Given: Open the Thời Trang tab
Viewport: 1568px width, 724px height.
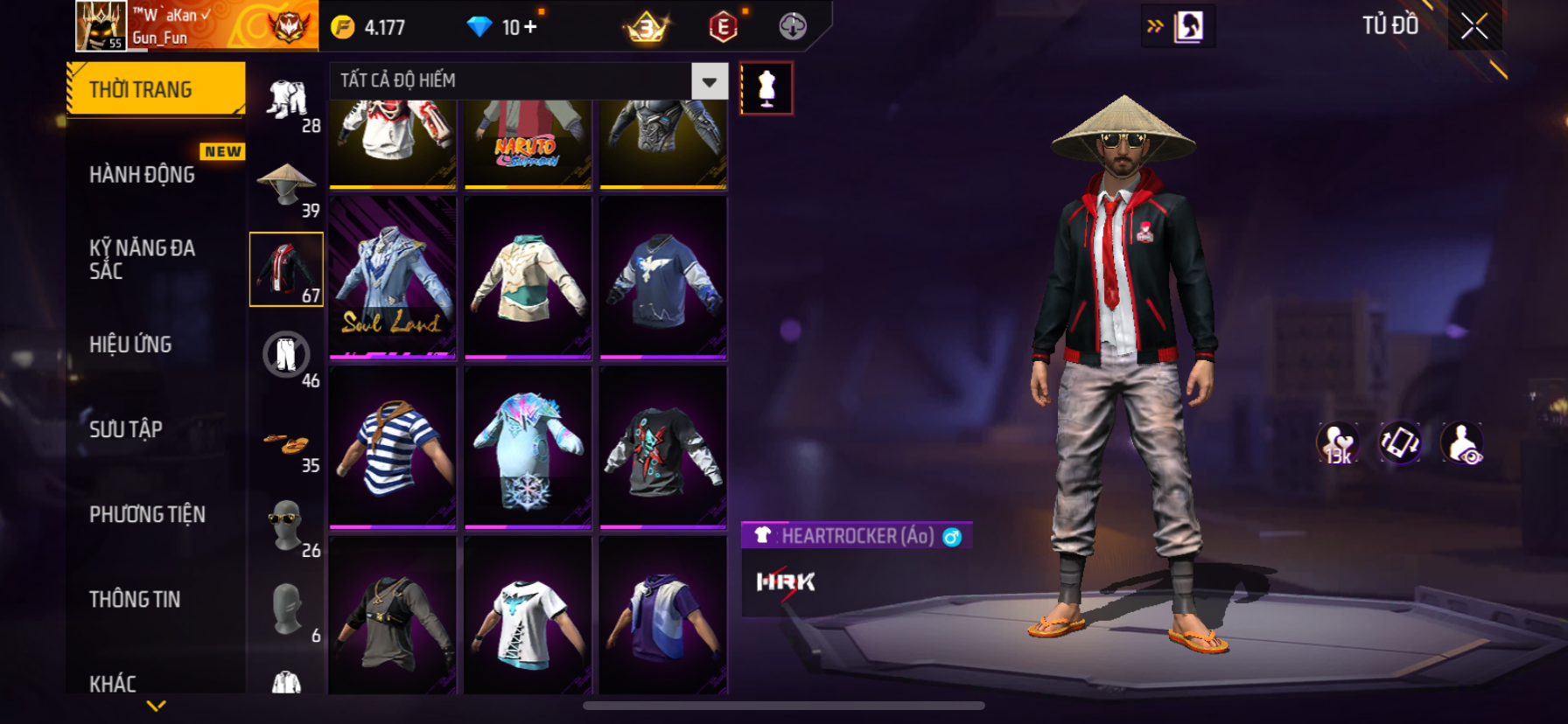Looking at the screenshot, I should [156, 89].
